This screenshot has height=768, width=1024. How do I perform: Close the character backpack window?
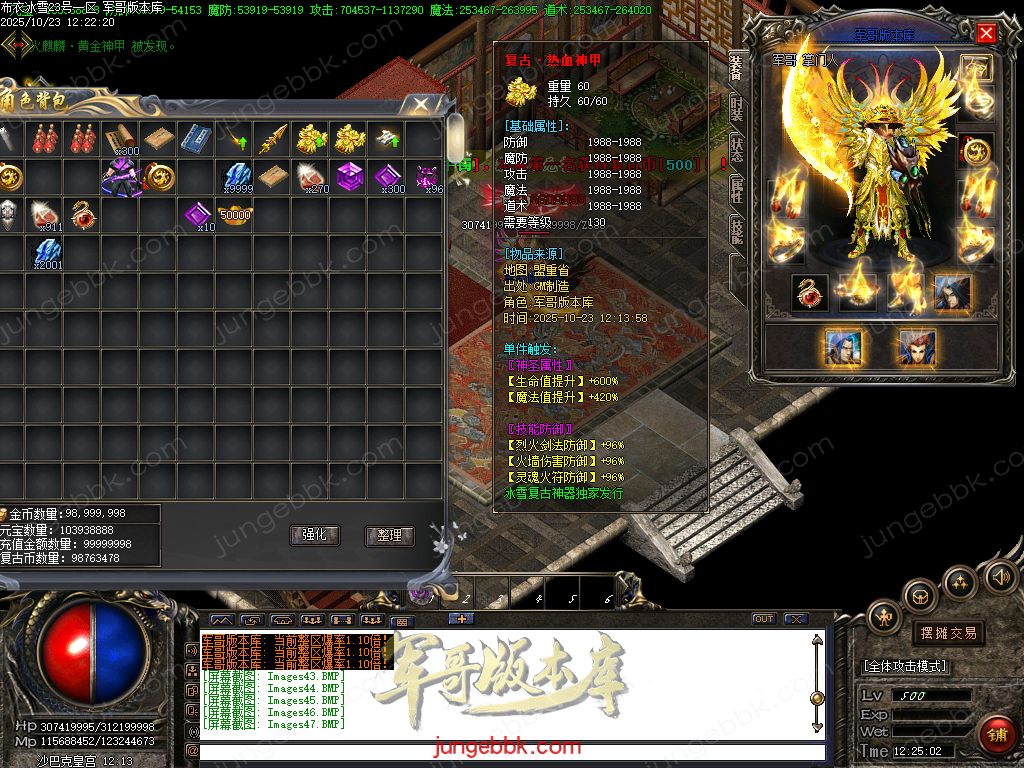click(x=422, y=103)
